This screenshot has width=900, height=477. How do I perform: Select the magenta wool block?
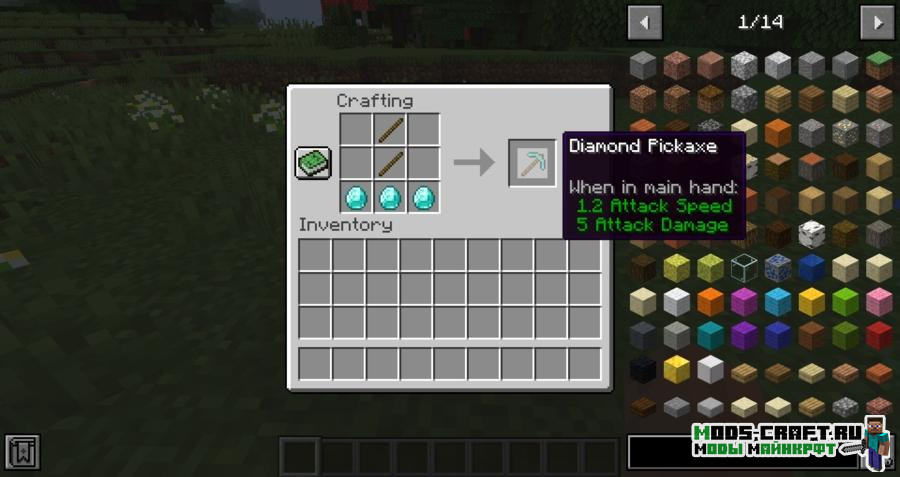[x=744, y=302]
